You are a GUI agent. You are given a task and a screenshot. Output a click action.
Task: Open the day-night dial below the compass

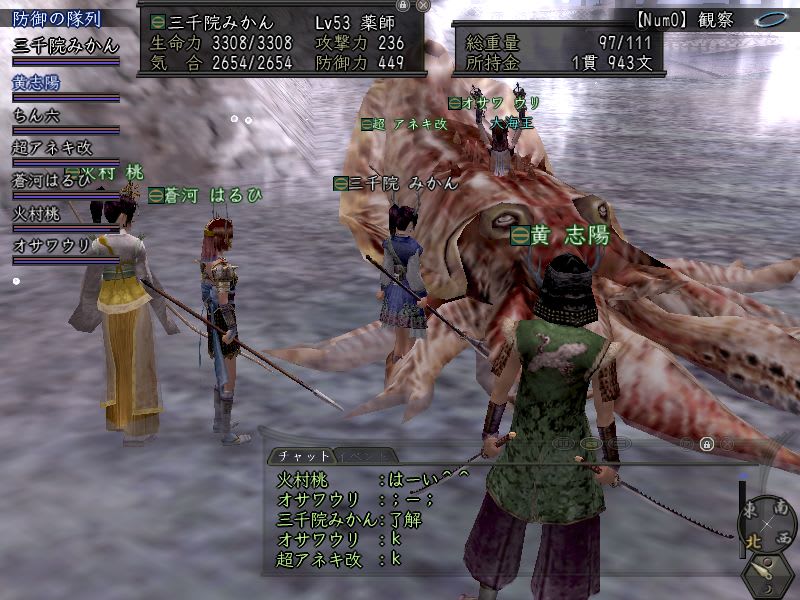tap(766, 574)
